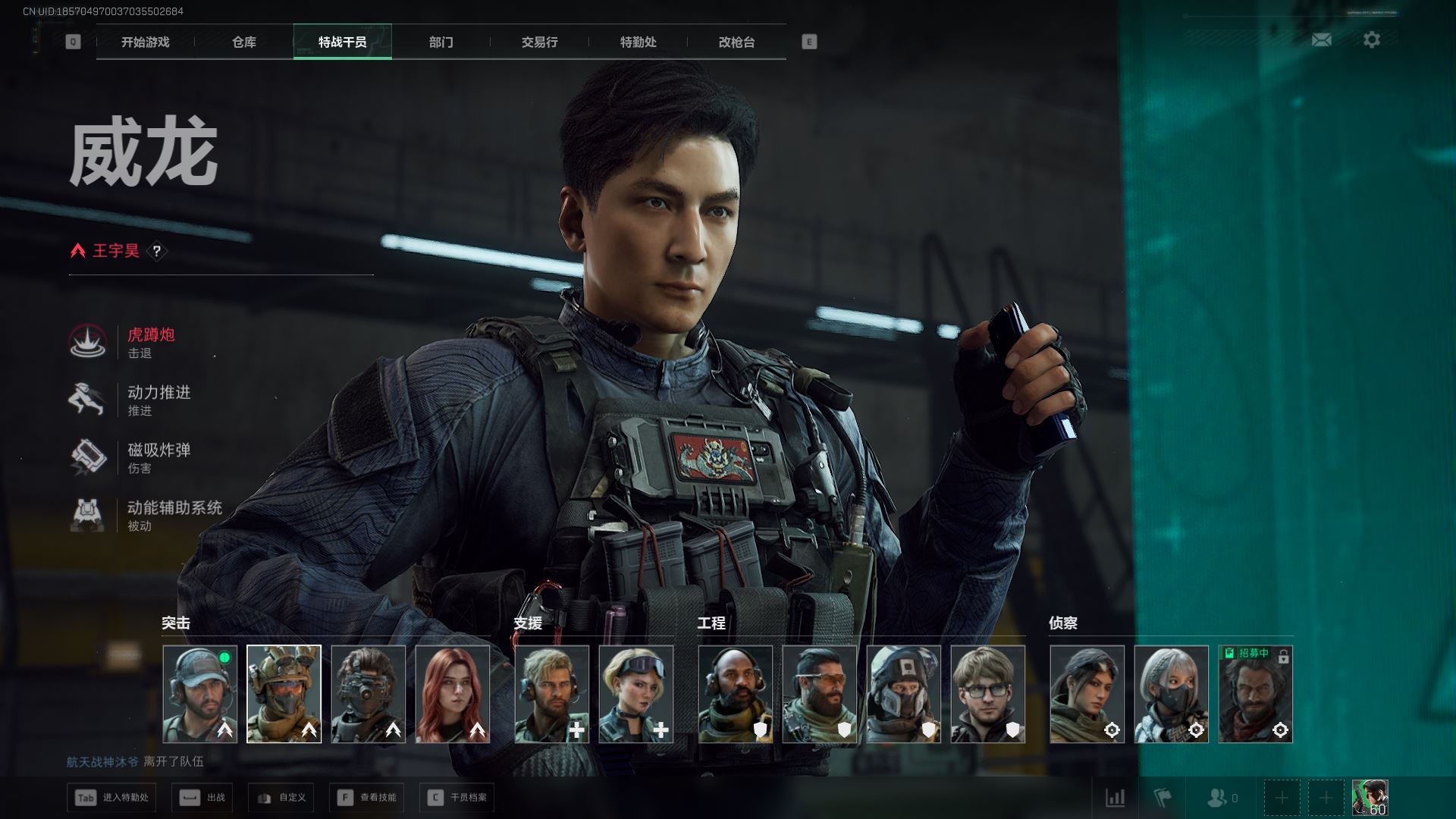Select the glasses-wearing engineer operator portrait
This screenshot has width=1456, height=819.
pyautogui.click(x=987, y=694)
